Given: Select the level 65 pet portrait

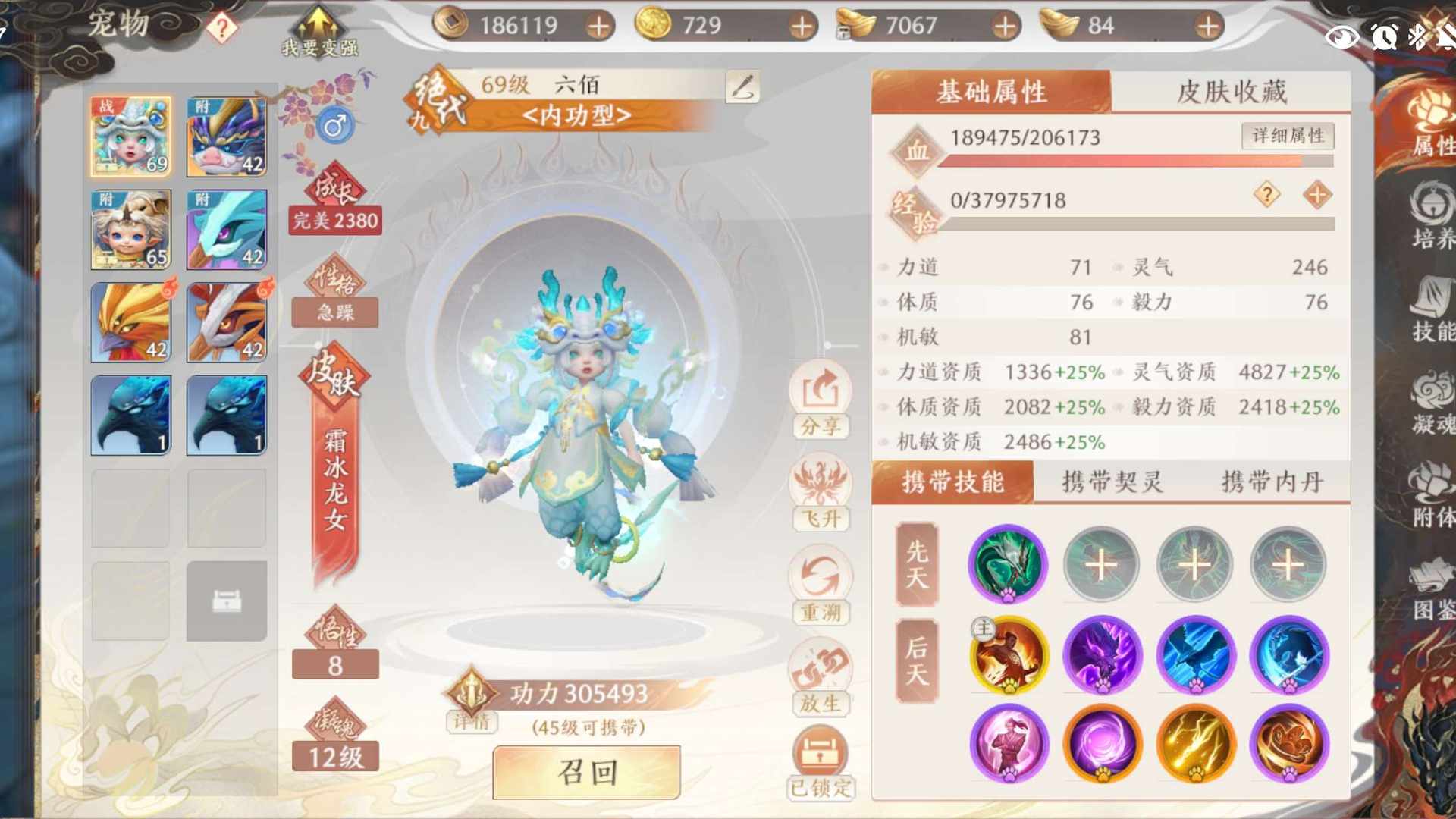Looking at the screenshot, I should (131, 230).
